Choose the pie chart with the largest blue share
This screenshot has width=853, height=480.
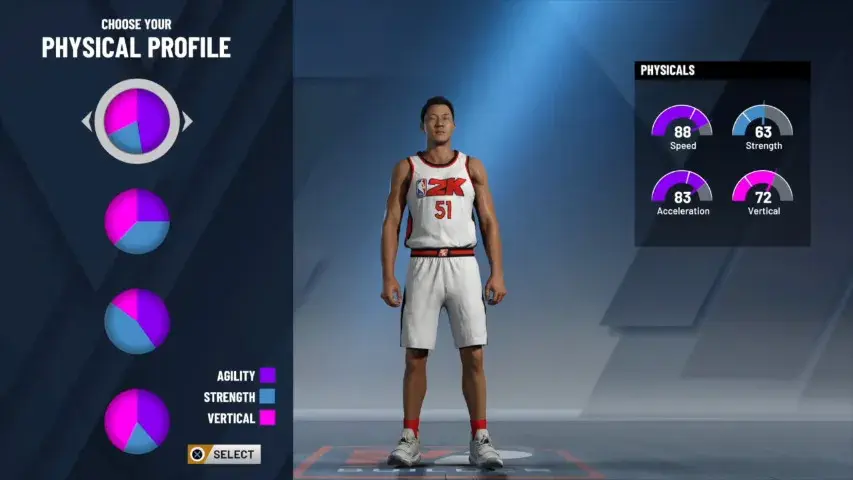(x=137, y=321)
